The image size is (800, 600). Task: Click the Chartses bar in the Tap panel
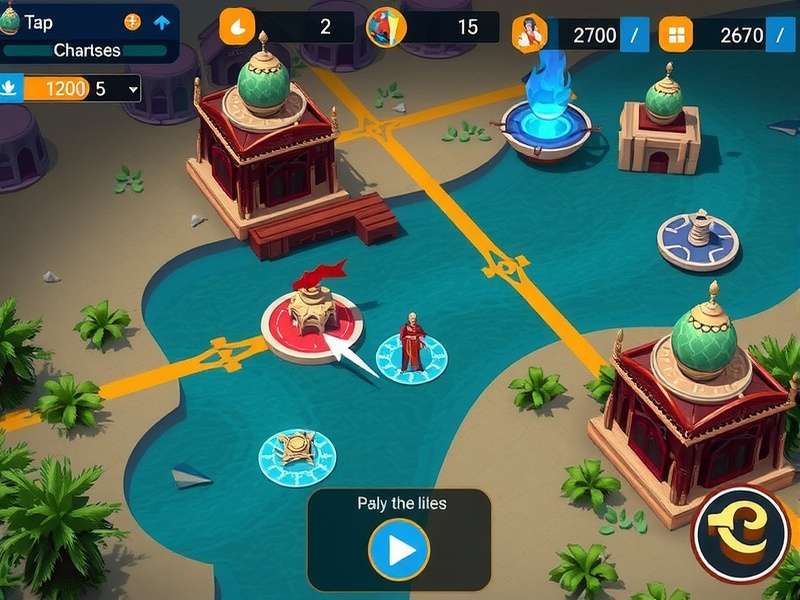[x=87, y=50]
